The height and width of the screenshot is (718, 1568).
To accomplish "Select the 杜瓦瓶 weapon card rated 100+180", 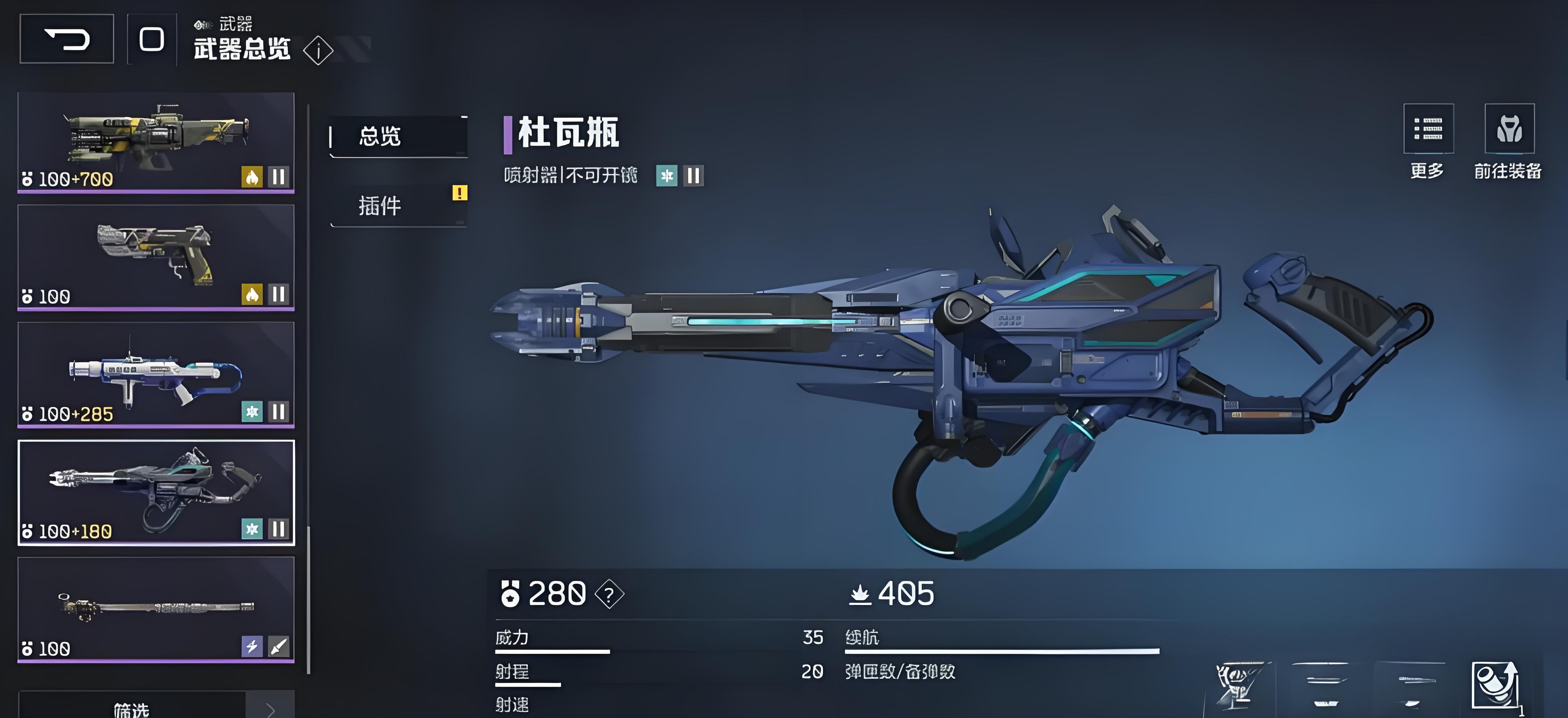I will point(156,492).
